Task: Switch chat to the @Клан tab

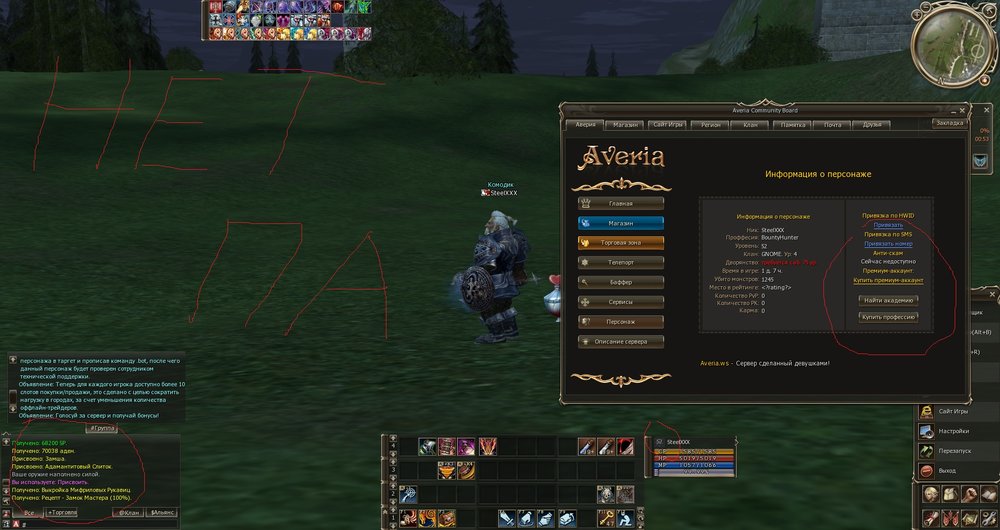Action: (128, 512)
